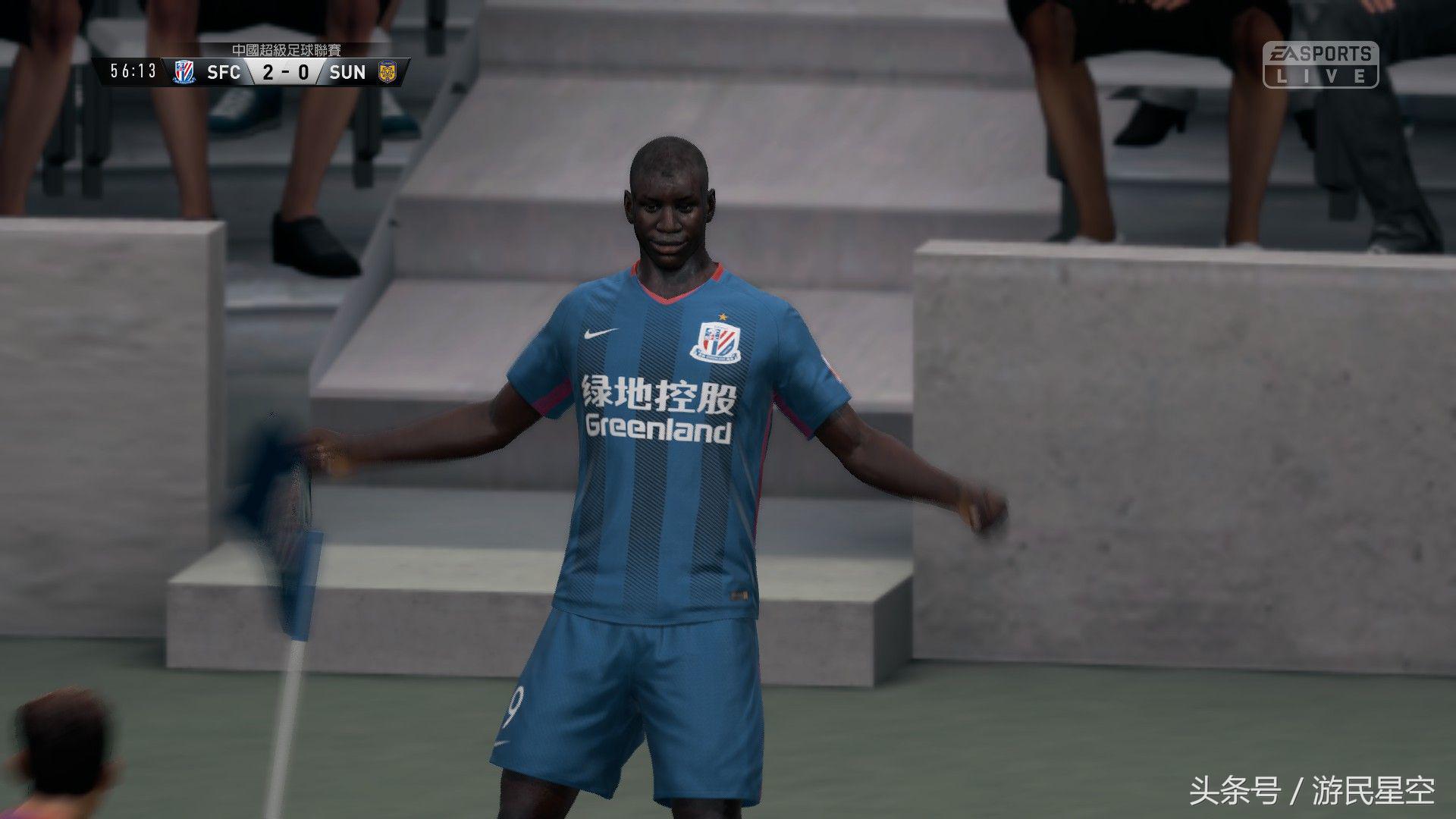Click the 头条号 / 游民星空 watermark
The width and height of the screenshot is (1456, 819).
(x=1308, y=792)
